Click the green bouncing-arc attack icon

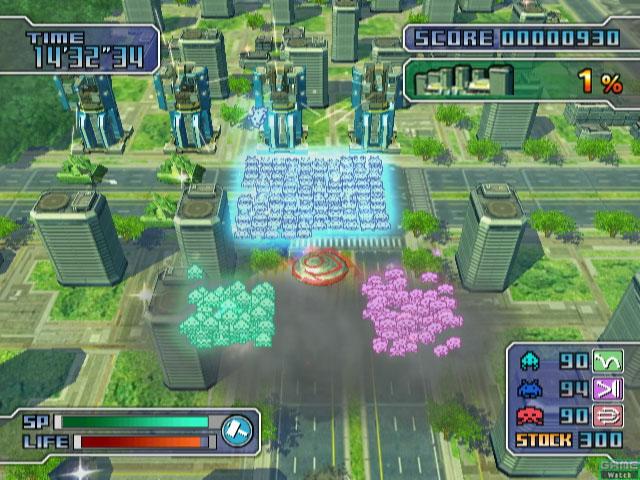[606, 361]
